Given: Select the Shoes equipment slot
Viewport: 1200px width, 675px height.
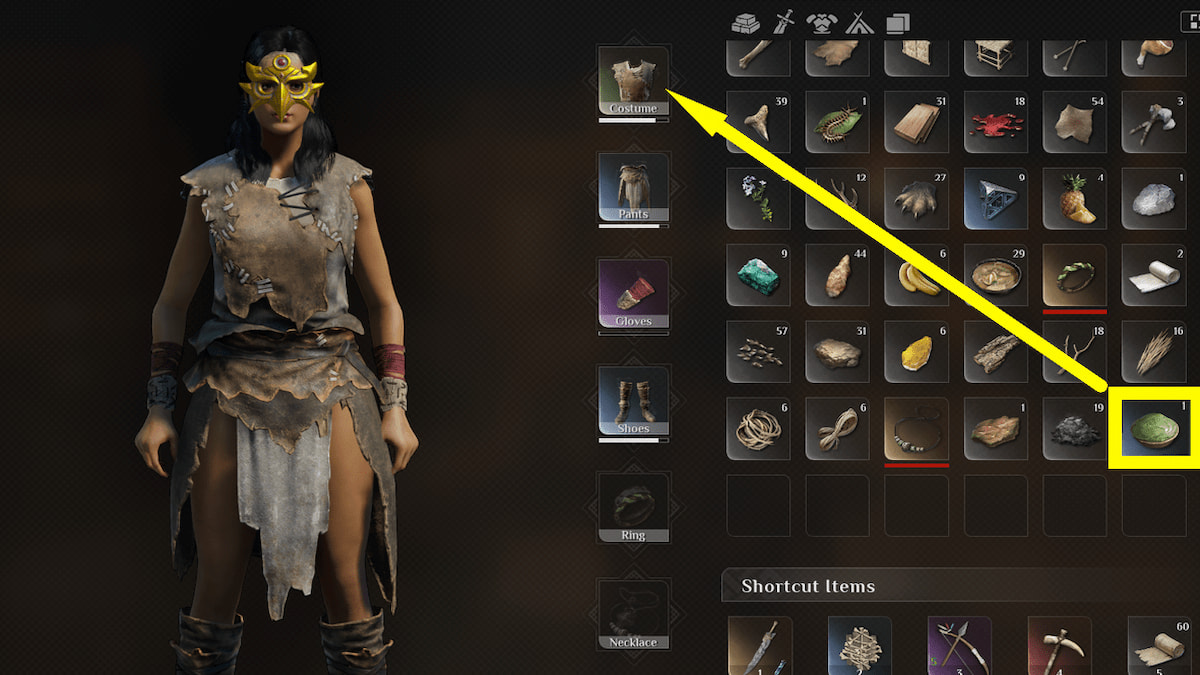Looking at the screenshot, I should point(633,400).
